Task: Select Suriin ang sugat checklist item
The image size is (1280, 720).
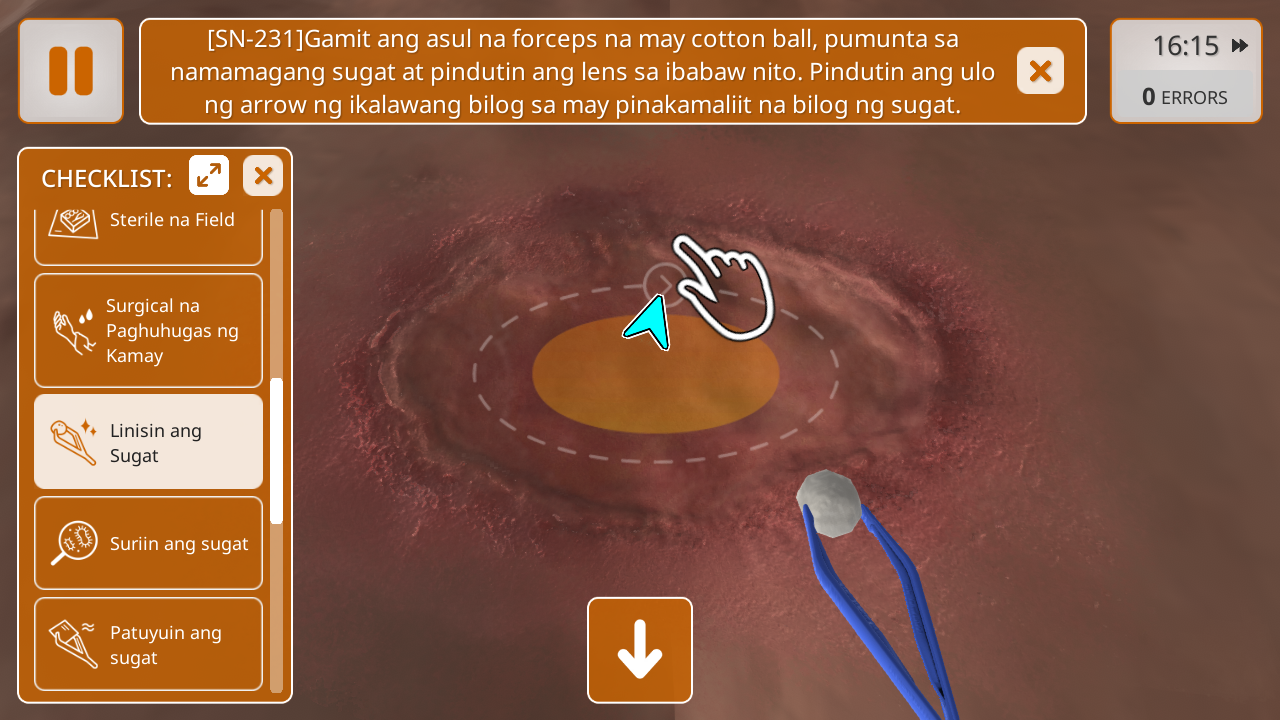Action: coord(149,543)
